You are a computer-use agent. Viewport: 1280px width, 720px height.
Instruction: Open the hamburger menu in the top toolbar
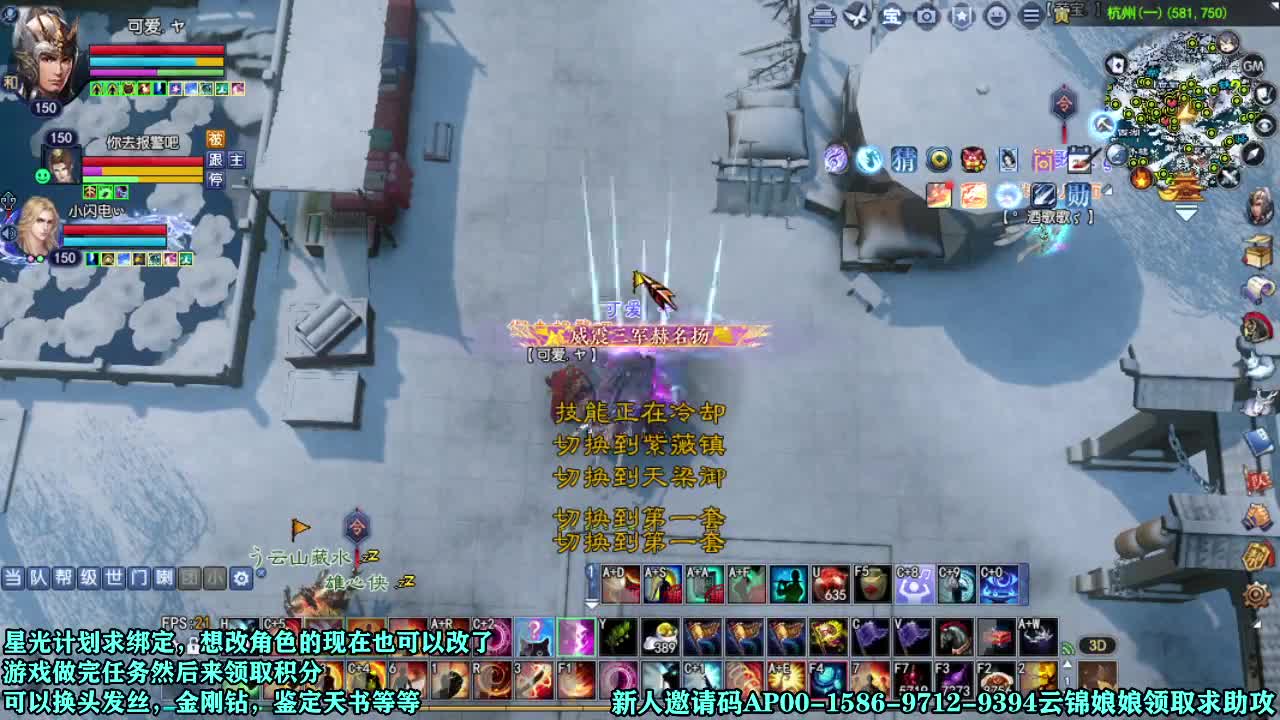[x=1030, y=17]
